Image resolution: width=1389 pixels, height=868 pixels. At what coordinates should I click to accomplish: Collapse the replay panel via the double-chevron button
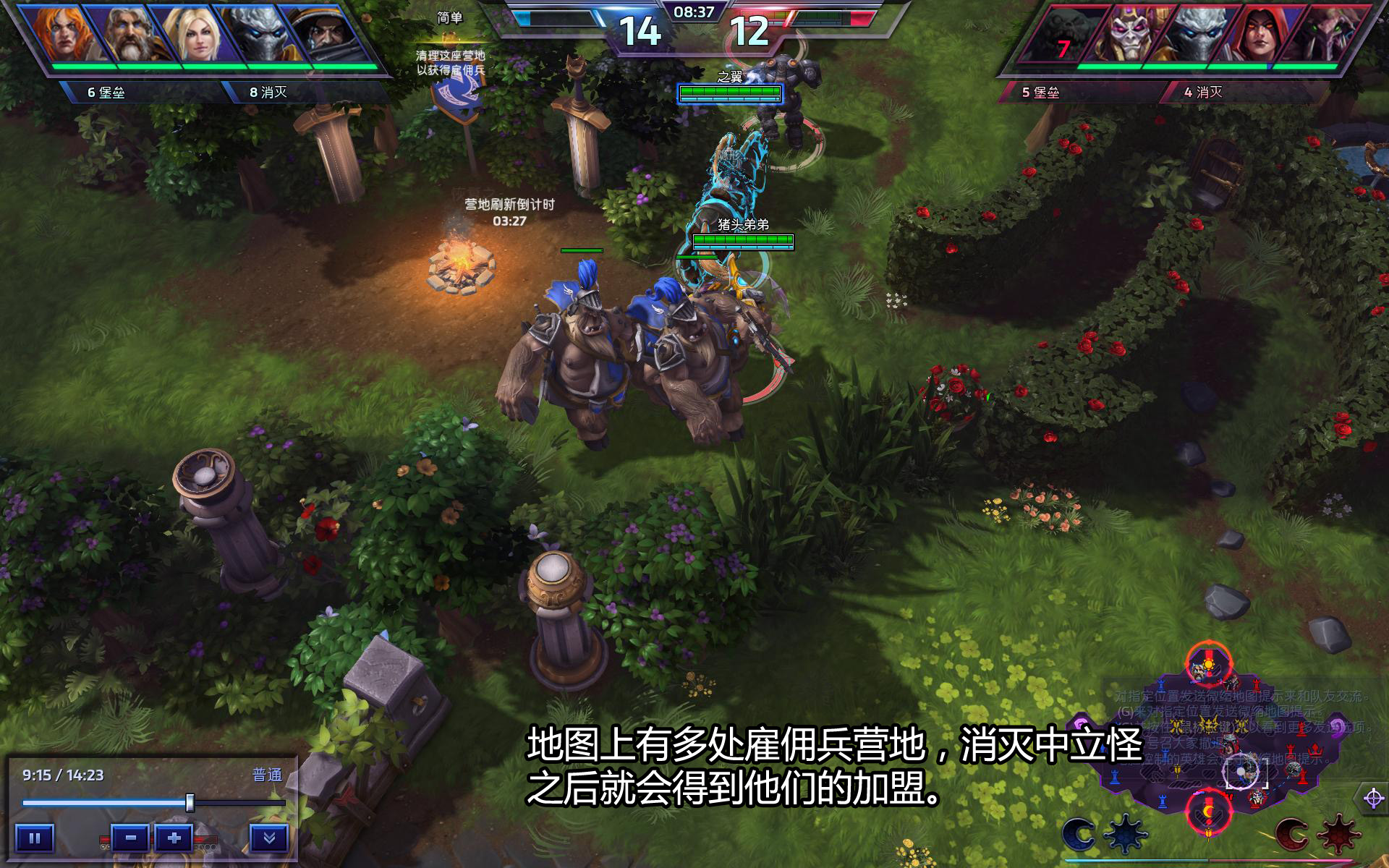point(272,839)
